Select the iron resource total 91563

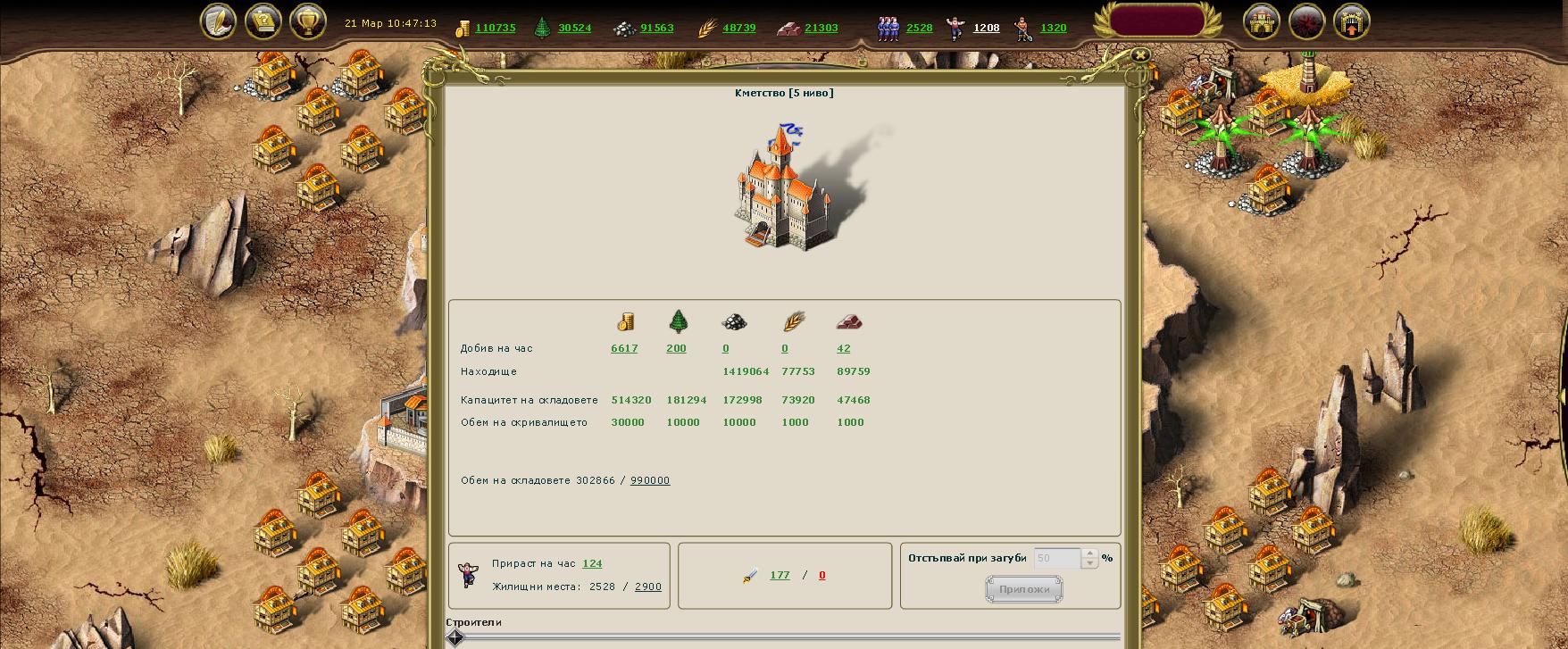tap(656, 28)
